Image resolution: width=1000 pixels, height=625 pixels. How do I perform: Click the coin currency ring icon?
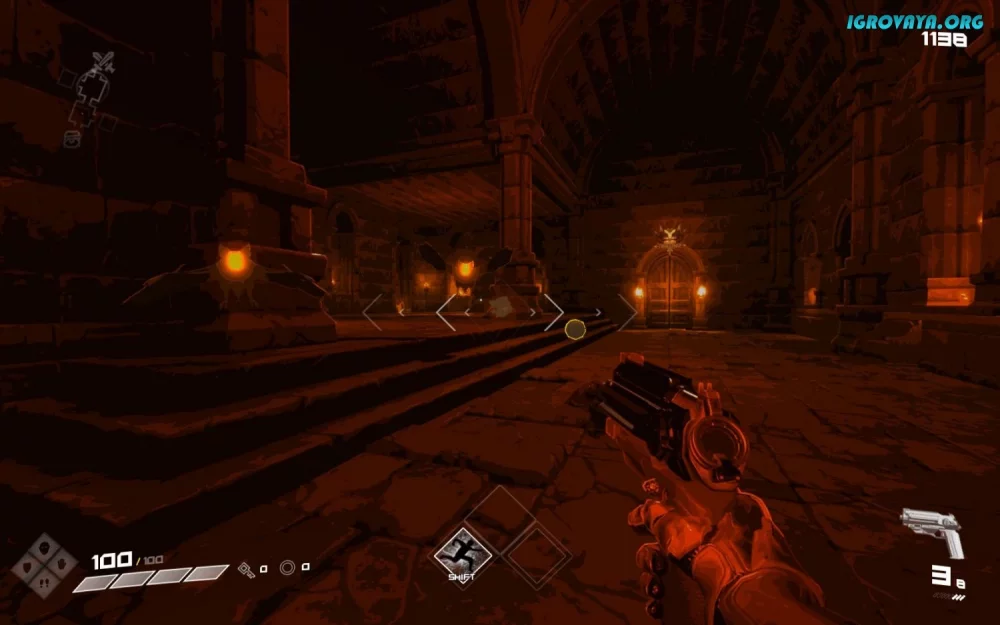click(288, 568)
